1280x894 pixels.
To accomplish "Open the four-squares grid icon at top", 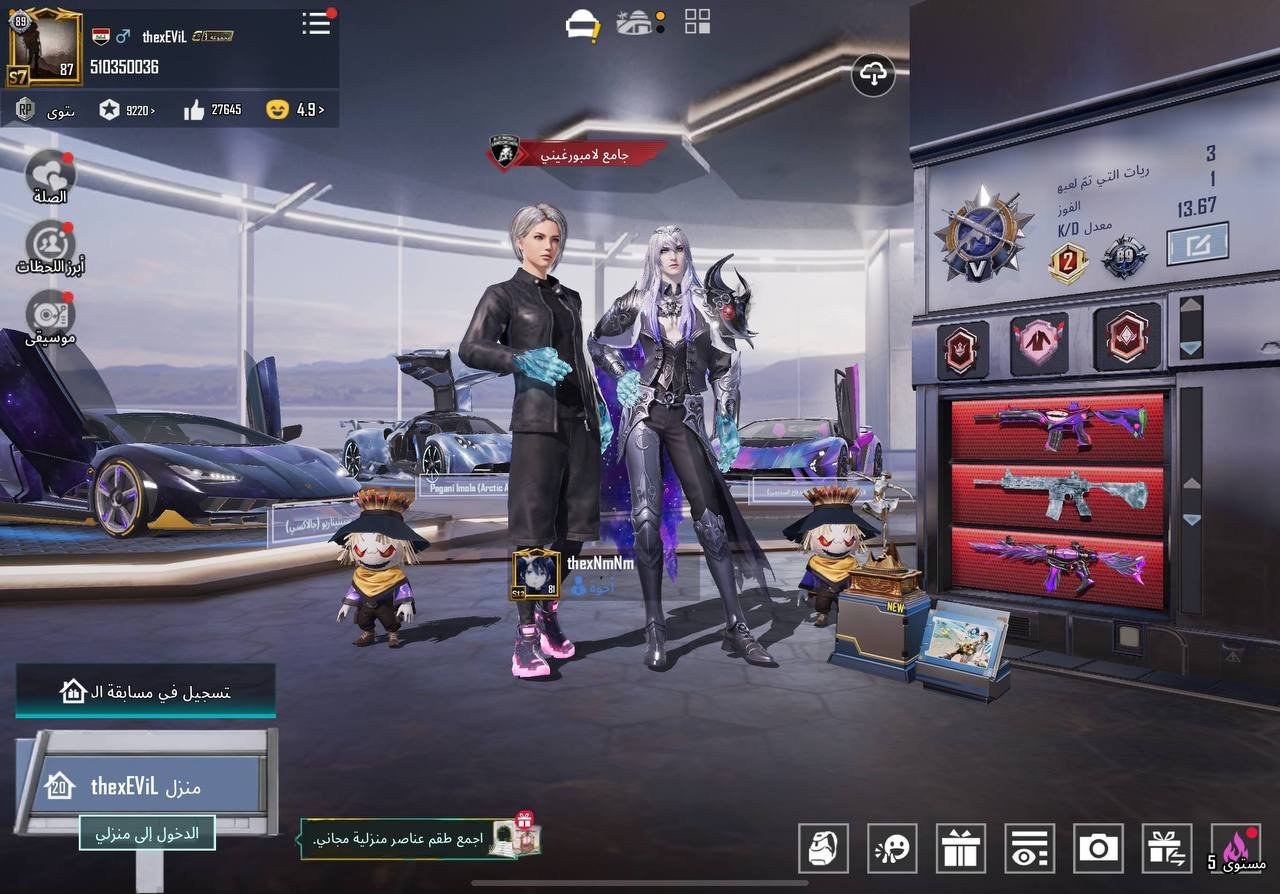I will click(x=697, y=22).
